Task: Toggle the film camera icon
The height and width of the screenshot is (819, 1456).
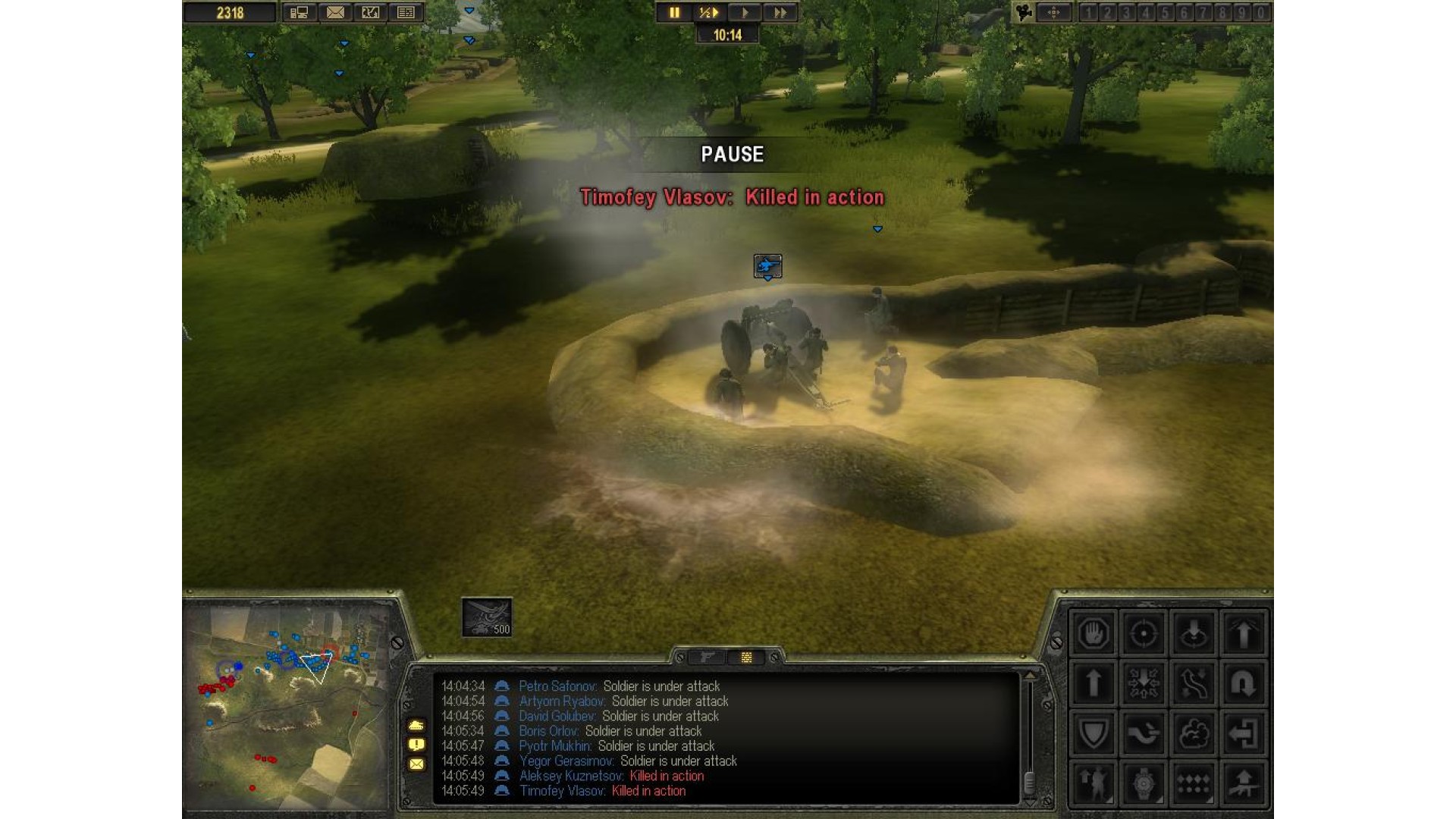Action: 1025,13
